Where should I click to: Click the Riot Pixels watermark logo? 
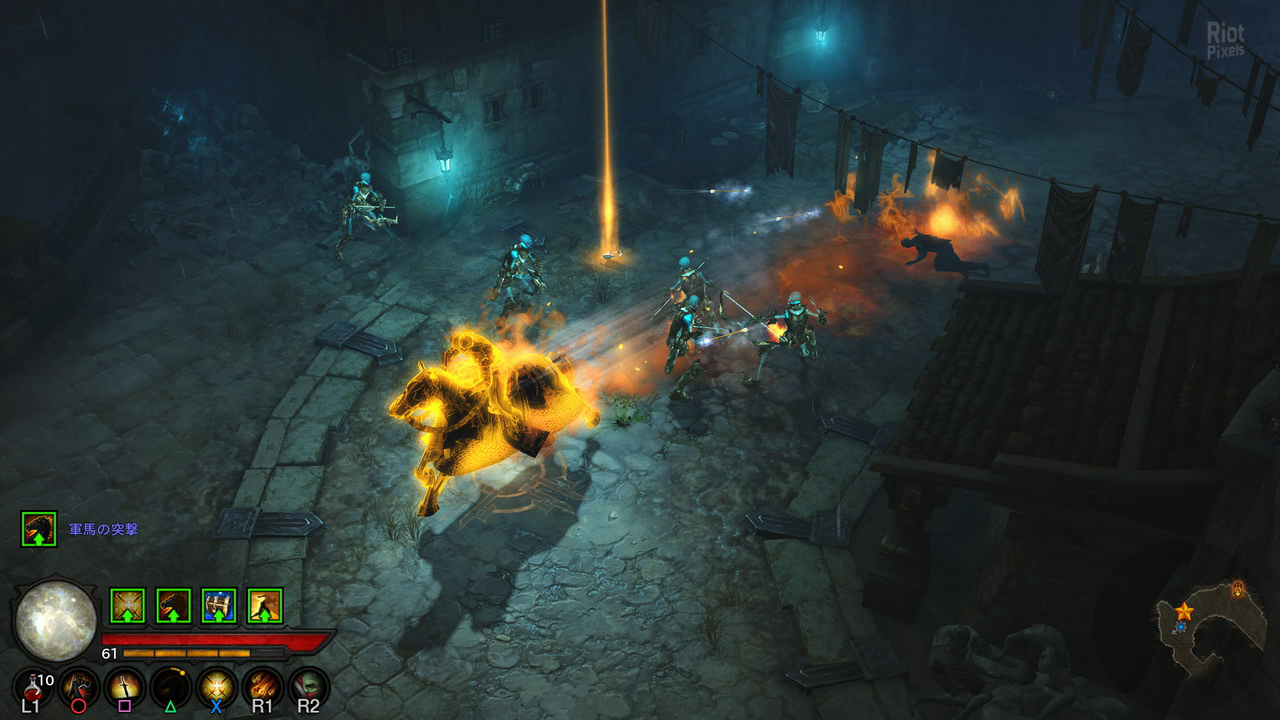[1225, 40]
